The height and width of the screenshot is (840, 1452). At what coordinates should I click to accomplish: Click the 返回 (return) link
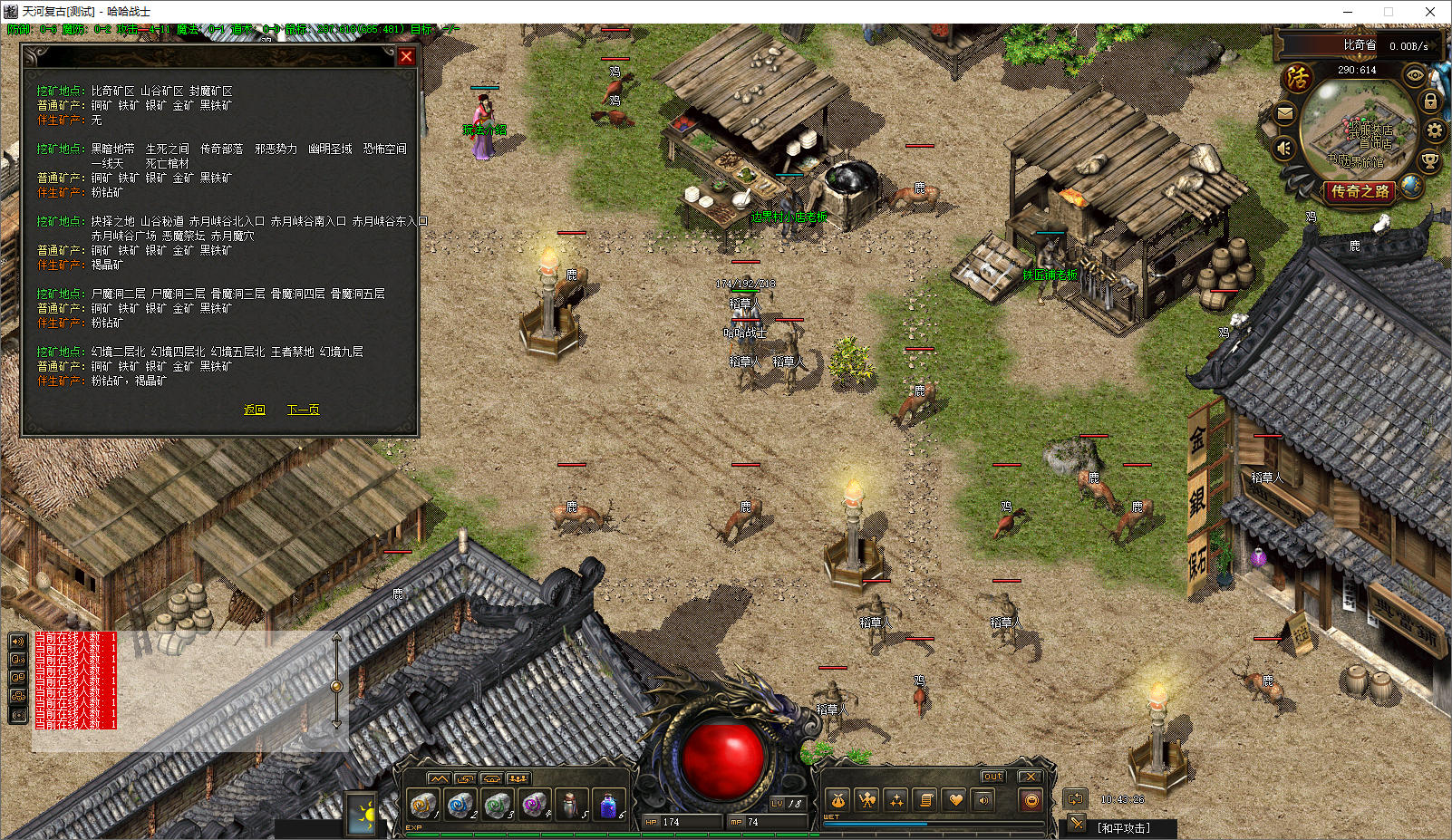click(x=254, y=410)
